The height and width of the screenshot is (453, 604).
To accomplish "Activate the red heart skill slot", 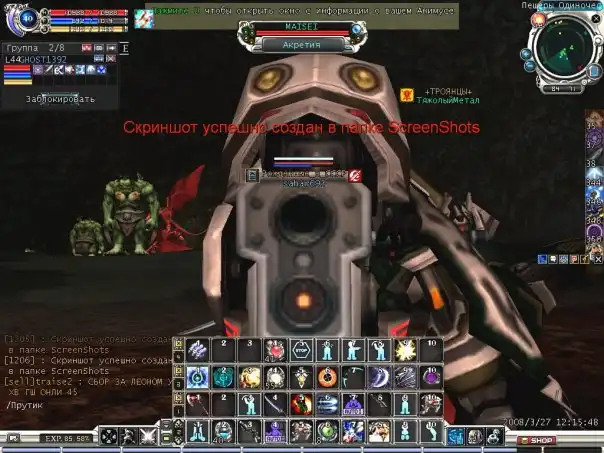I will [x=274, y=350].
